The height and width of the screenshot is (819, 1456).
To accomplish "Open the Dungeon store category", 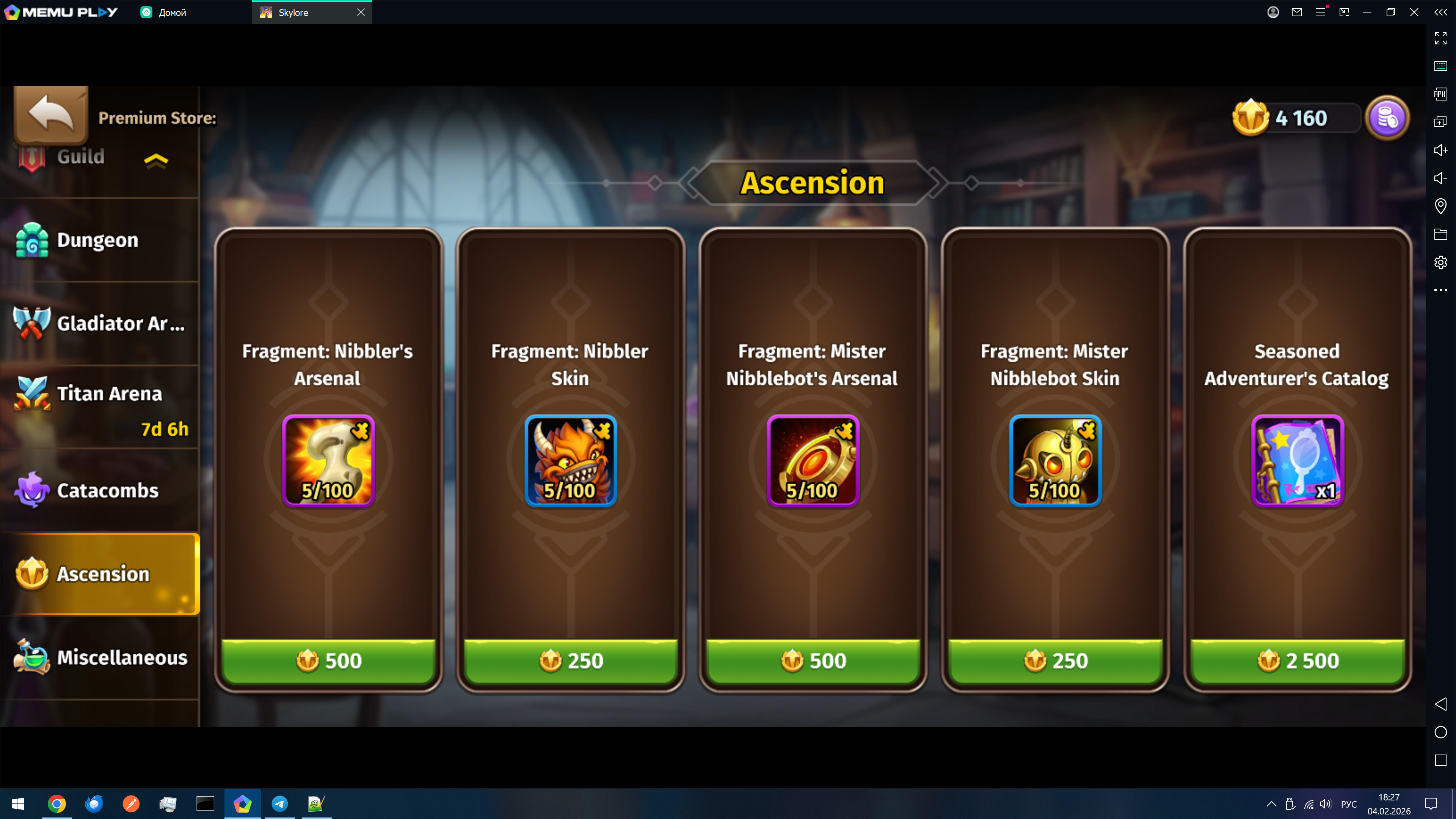I will click(x=97, y=240).
